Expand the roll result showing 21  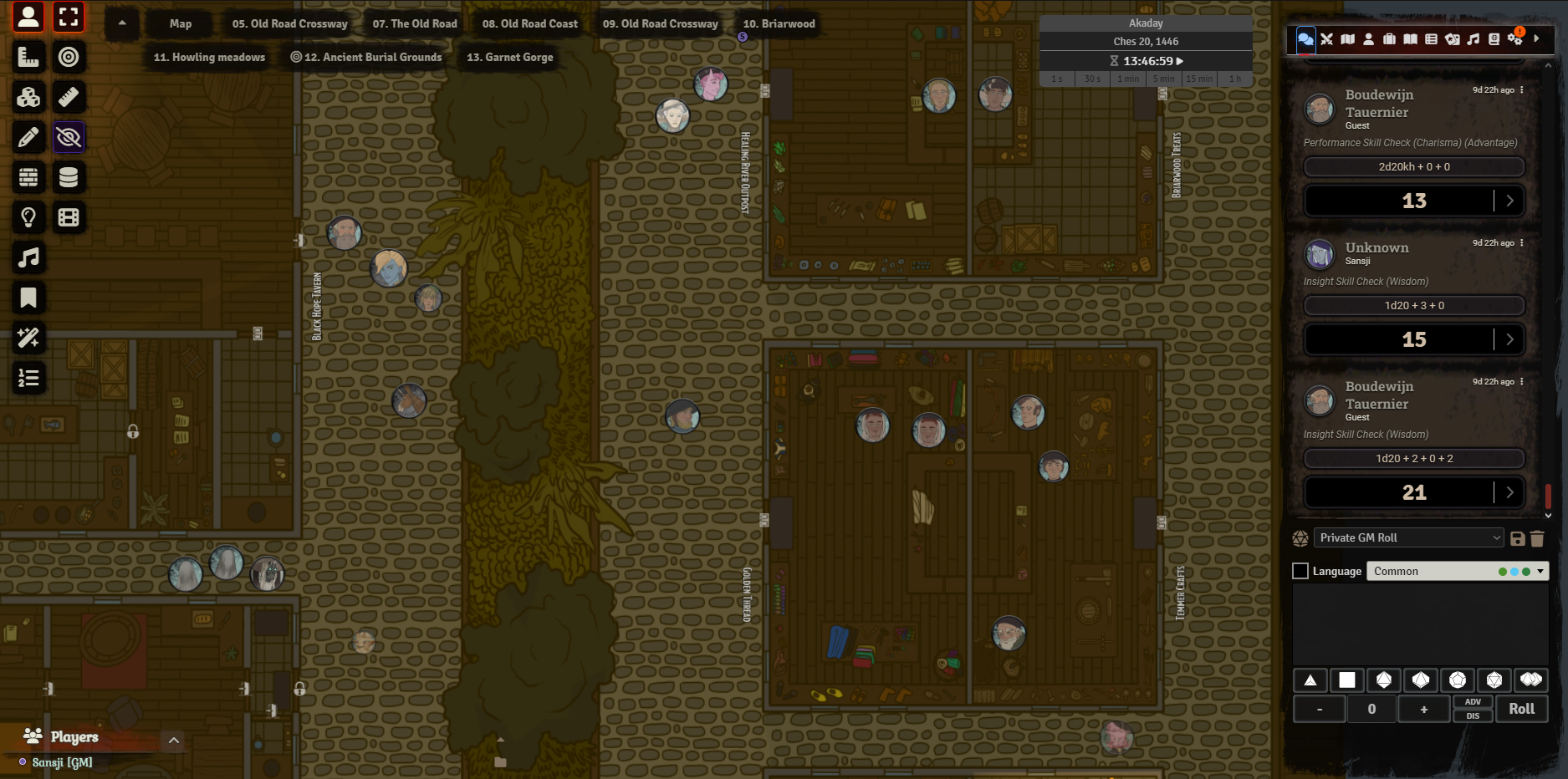click(x=1509, y=492)
